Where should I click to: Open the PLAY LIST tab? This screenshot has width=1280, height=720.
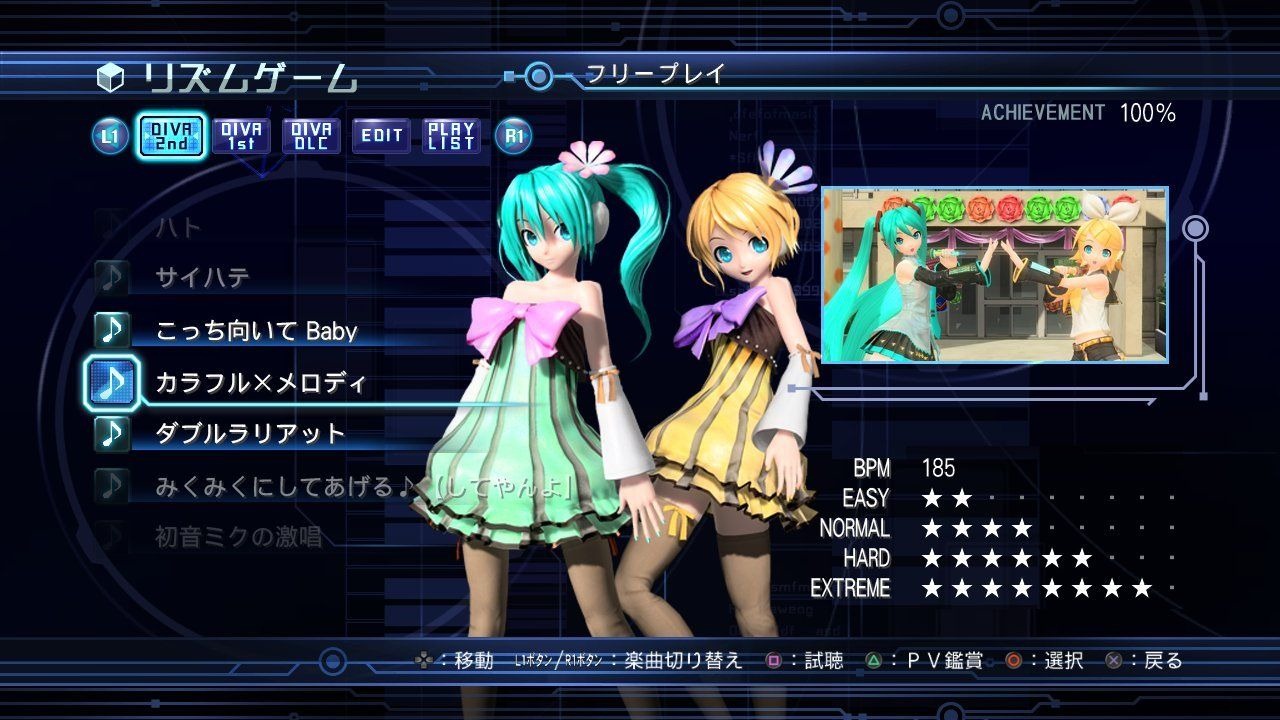[451, 136]
